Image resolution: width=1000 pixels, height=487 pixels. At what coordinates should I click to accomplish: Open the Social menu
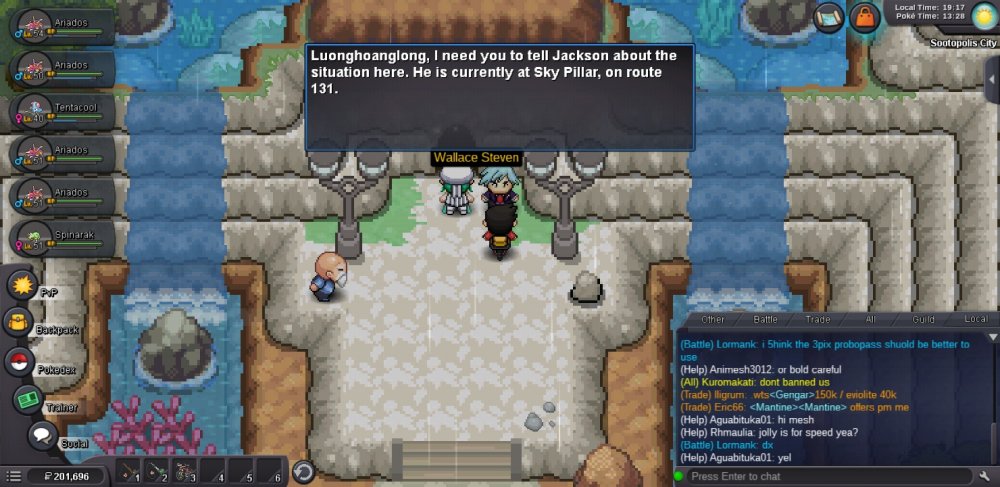[x=42, y=436]
